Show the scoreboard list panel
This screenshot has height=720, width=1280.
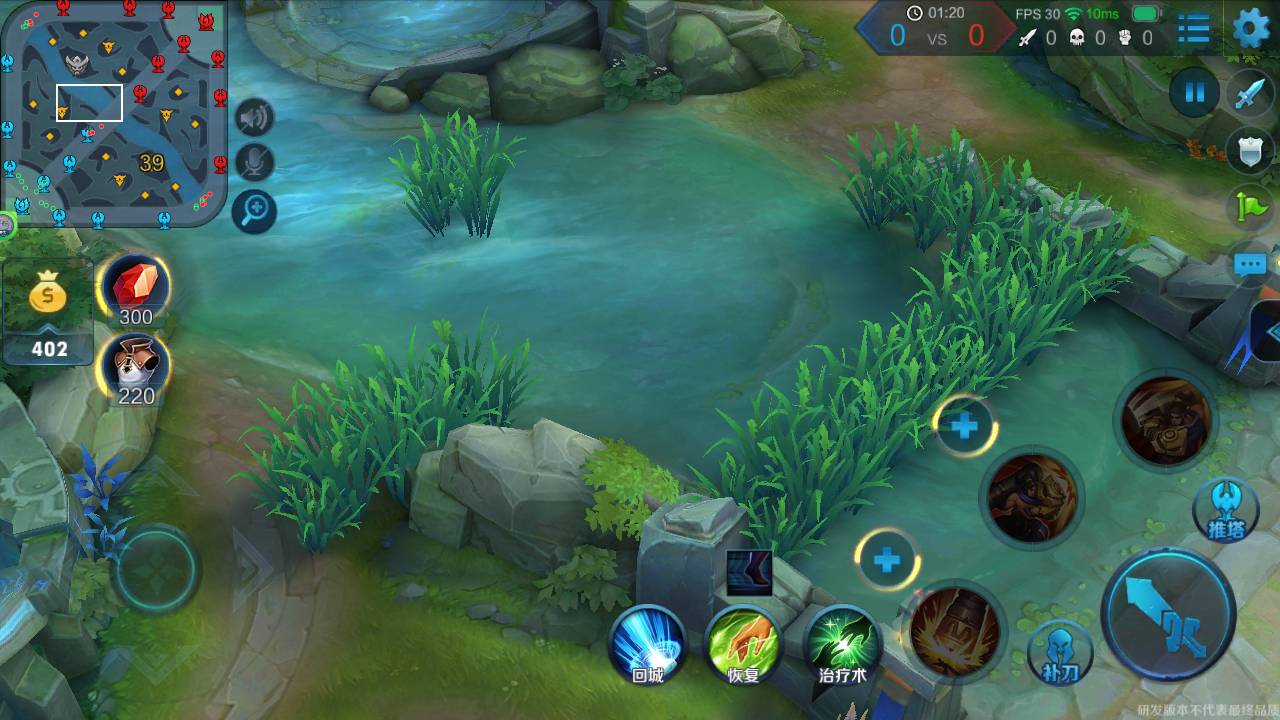(1193, 29)
